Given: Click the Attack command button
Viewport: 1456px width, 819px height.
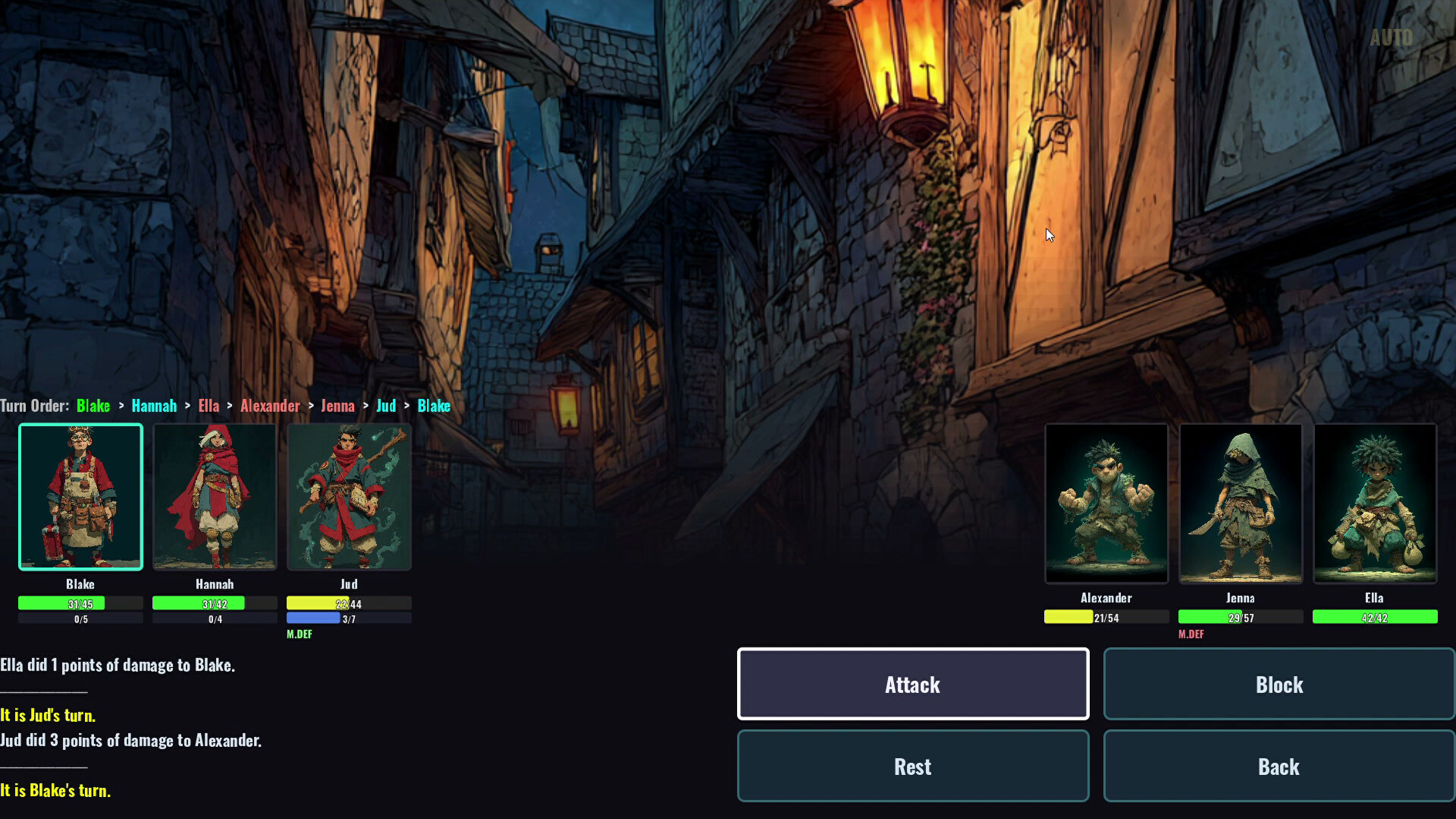Looking at the screenshot, I should [912, 683].
